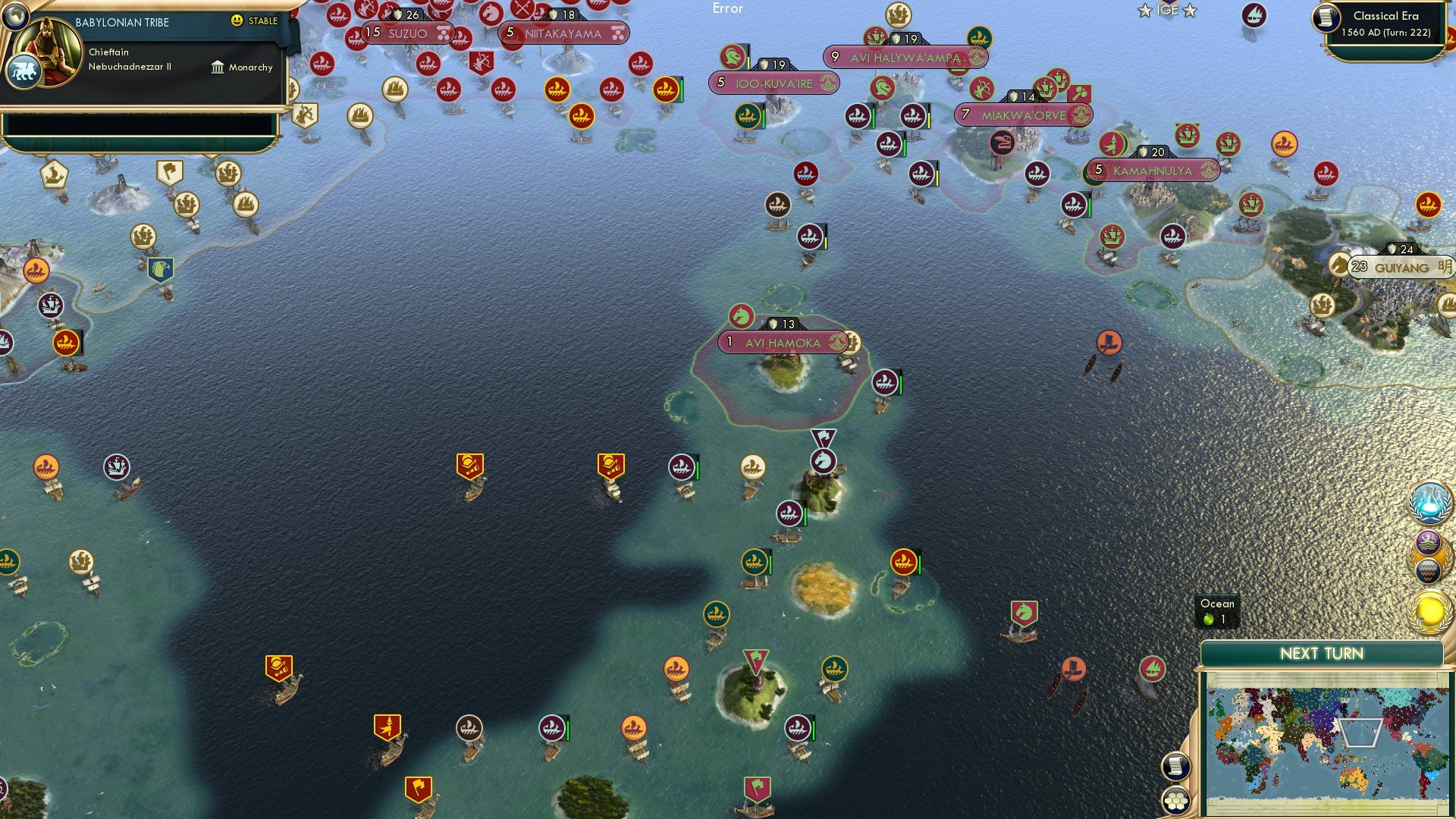The width and height of the screenshot is (1456, 819).
Task: Open the Guiyang city banner
Action: pyautogui.click(x=1401, y=268)
